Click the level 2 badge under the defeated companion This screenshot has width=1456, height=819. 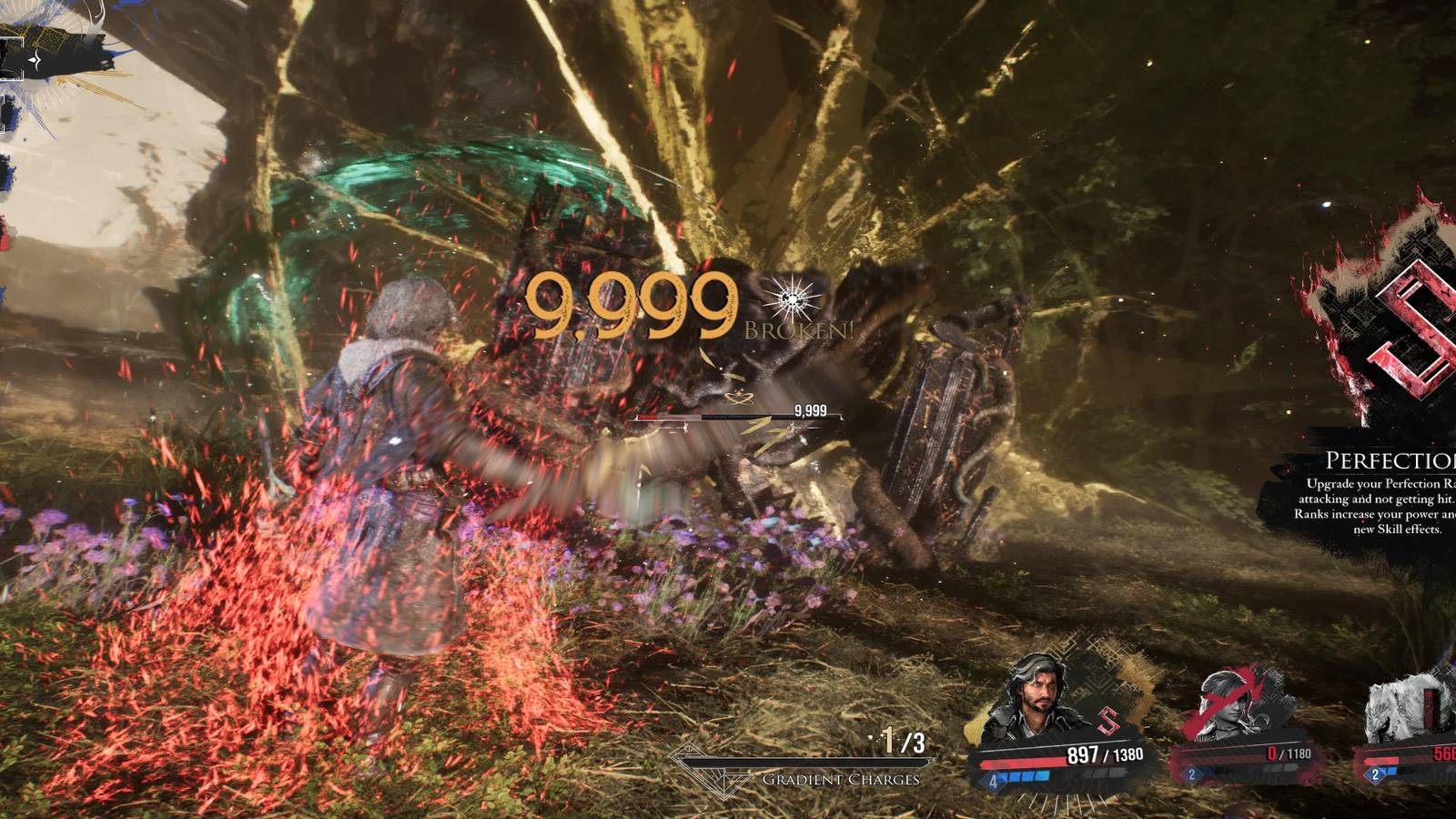click(x=1191, y=774)
